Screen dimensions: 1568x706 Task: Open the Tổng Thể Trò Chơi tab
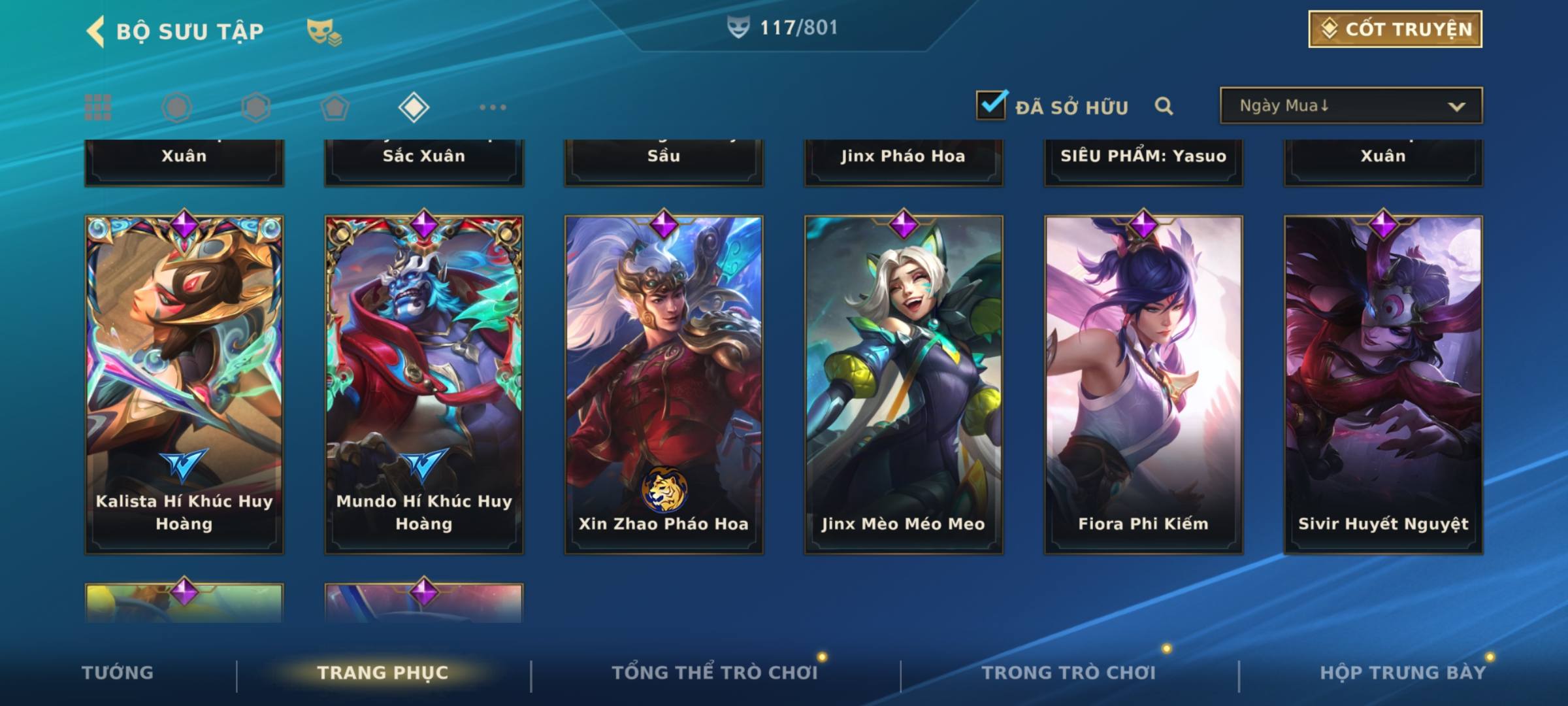tap(714, 673)
